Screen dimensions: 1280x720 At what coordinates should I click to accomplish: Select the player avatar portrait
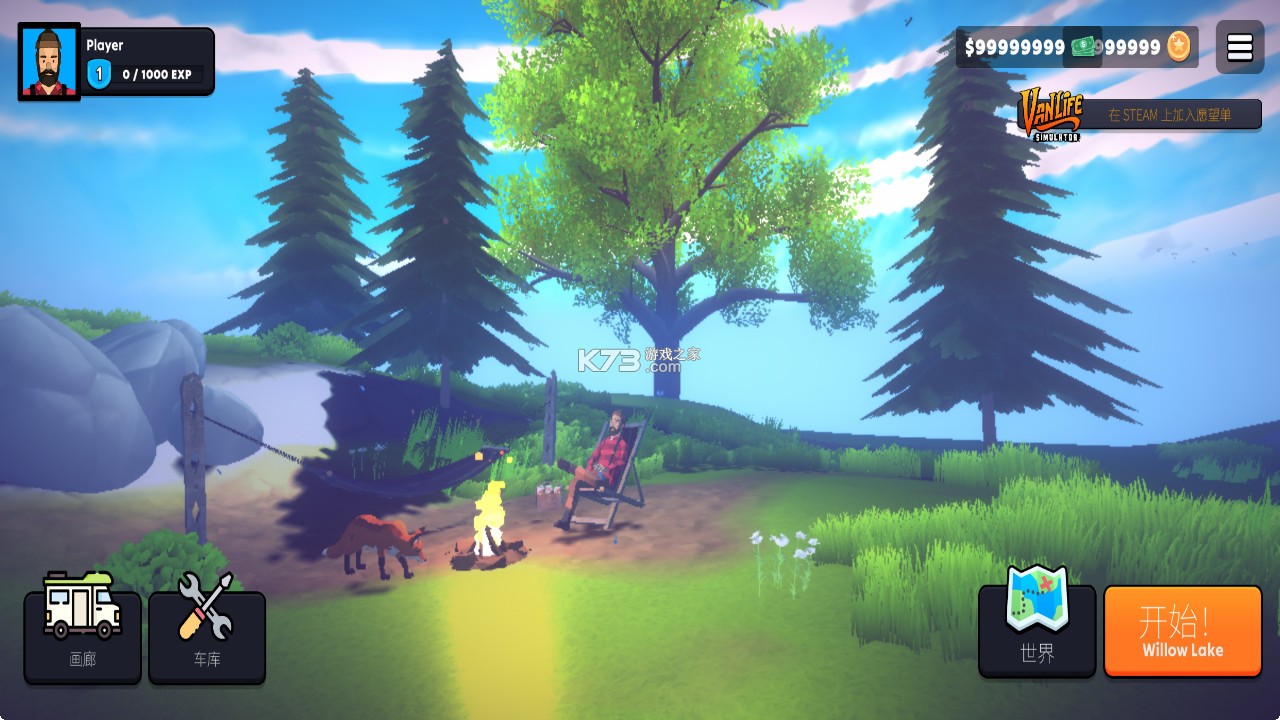pos(49,62)
